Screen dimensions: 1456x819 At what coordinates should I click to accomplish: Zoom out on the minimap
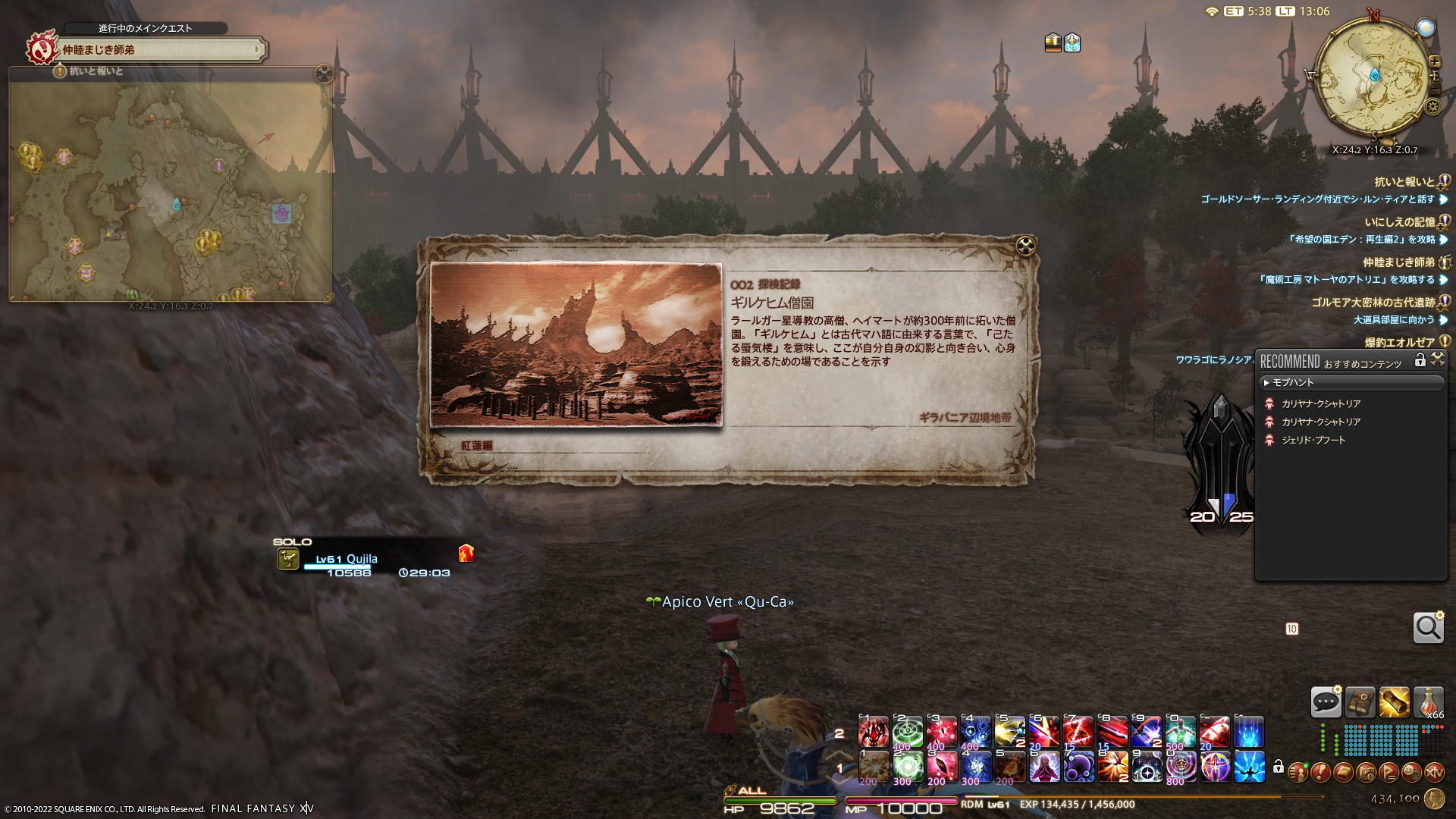1434,89
